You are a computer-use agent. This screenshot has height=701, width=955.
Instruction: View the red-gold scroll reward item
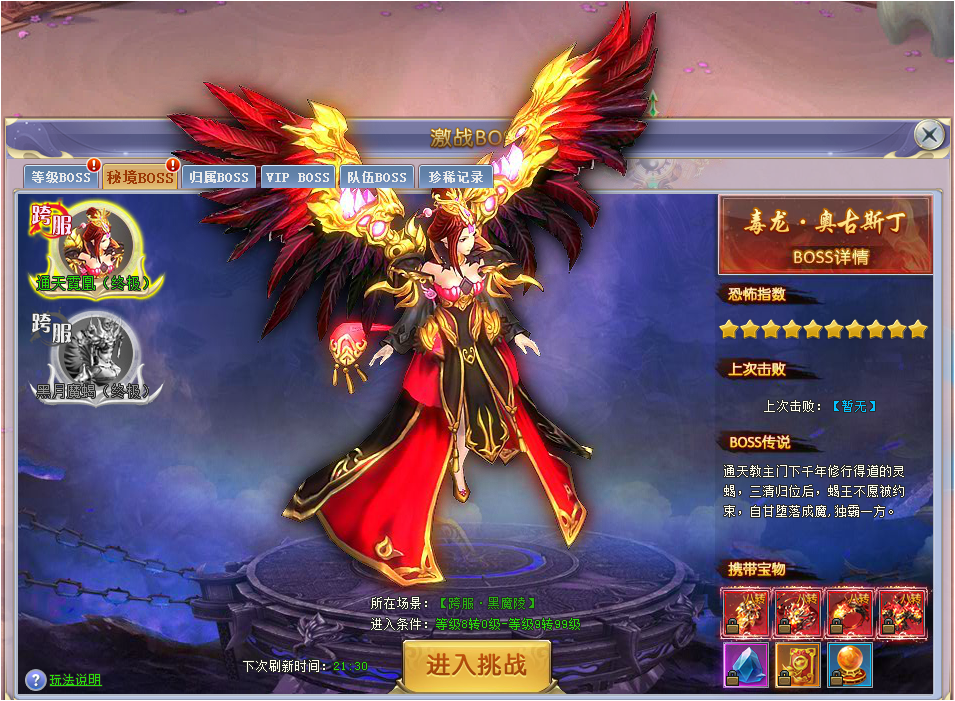(x=797, y=665)
